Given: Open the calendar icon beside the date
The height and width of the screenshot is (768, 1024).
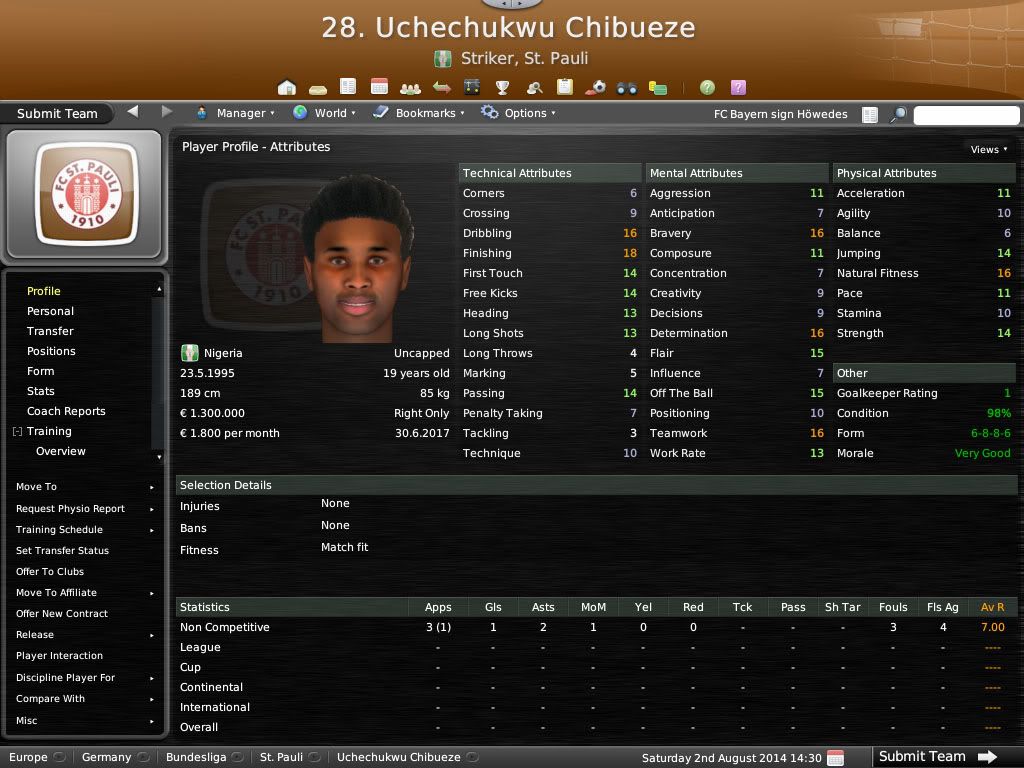Looking at the screenshot, I should (836, 758).
